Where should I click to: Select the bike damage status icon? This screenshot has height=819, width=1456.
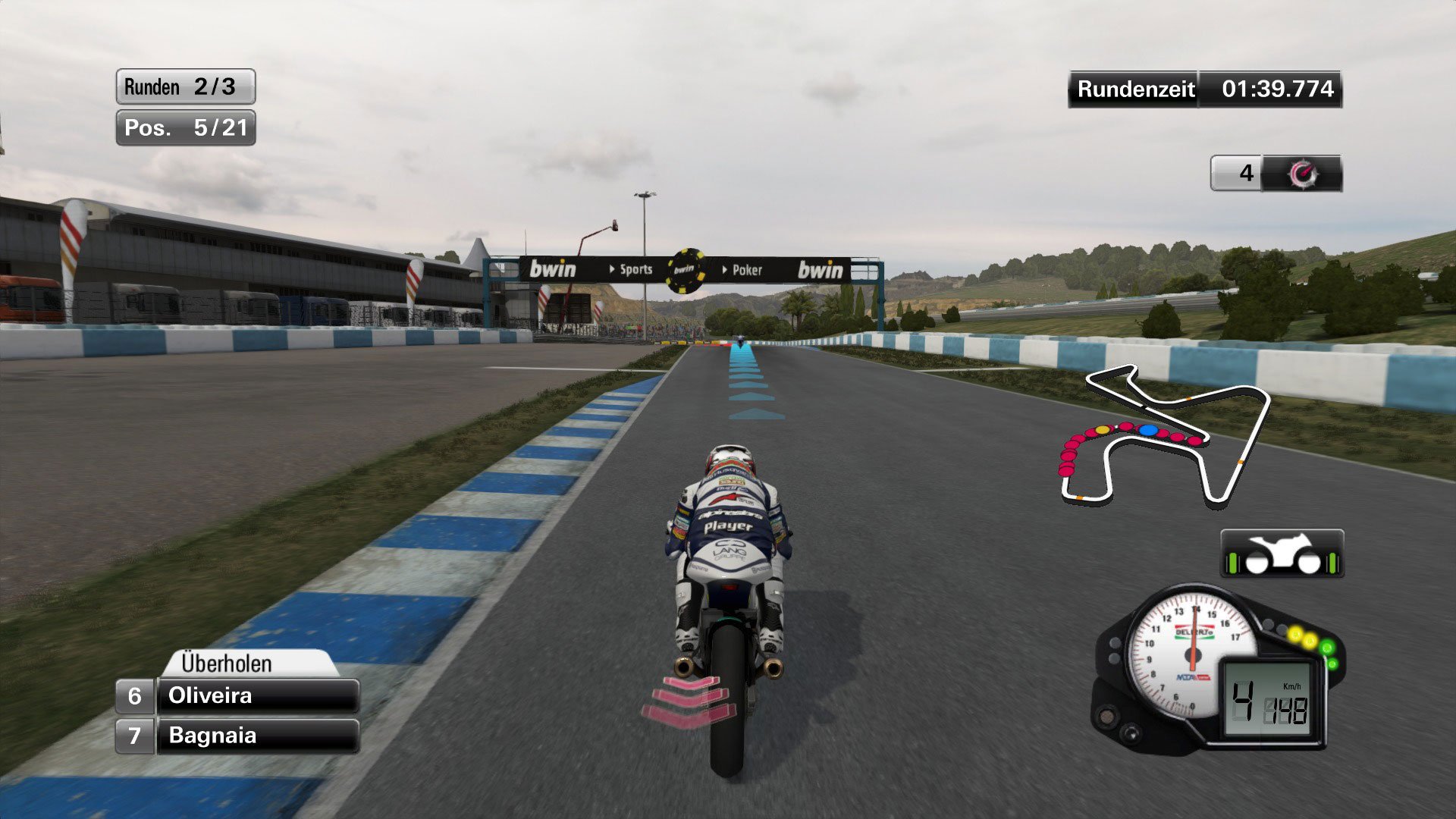(x=1283, y=551)
